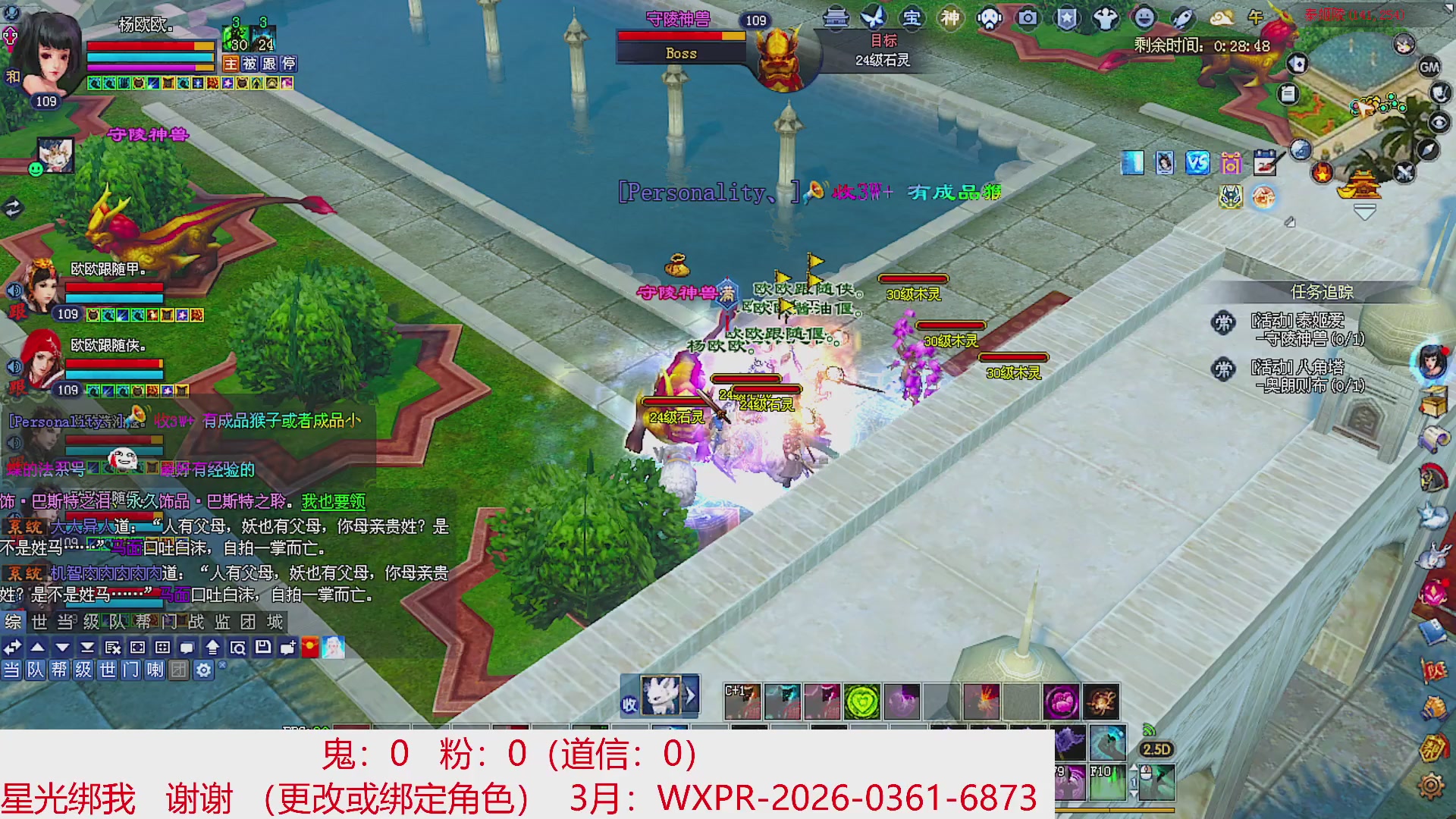This screenshot has width=1456, height=819.
Task: Save chat log with the floppy disk icon
Action: point(263,648)
